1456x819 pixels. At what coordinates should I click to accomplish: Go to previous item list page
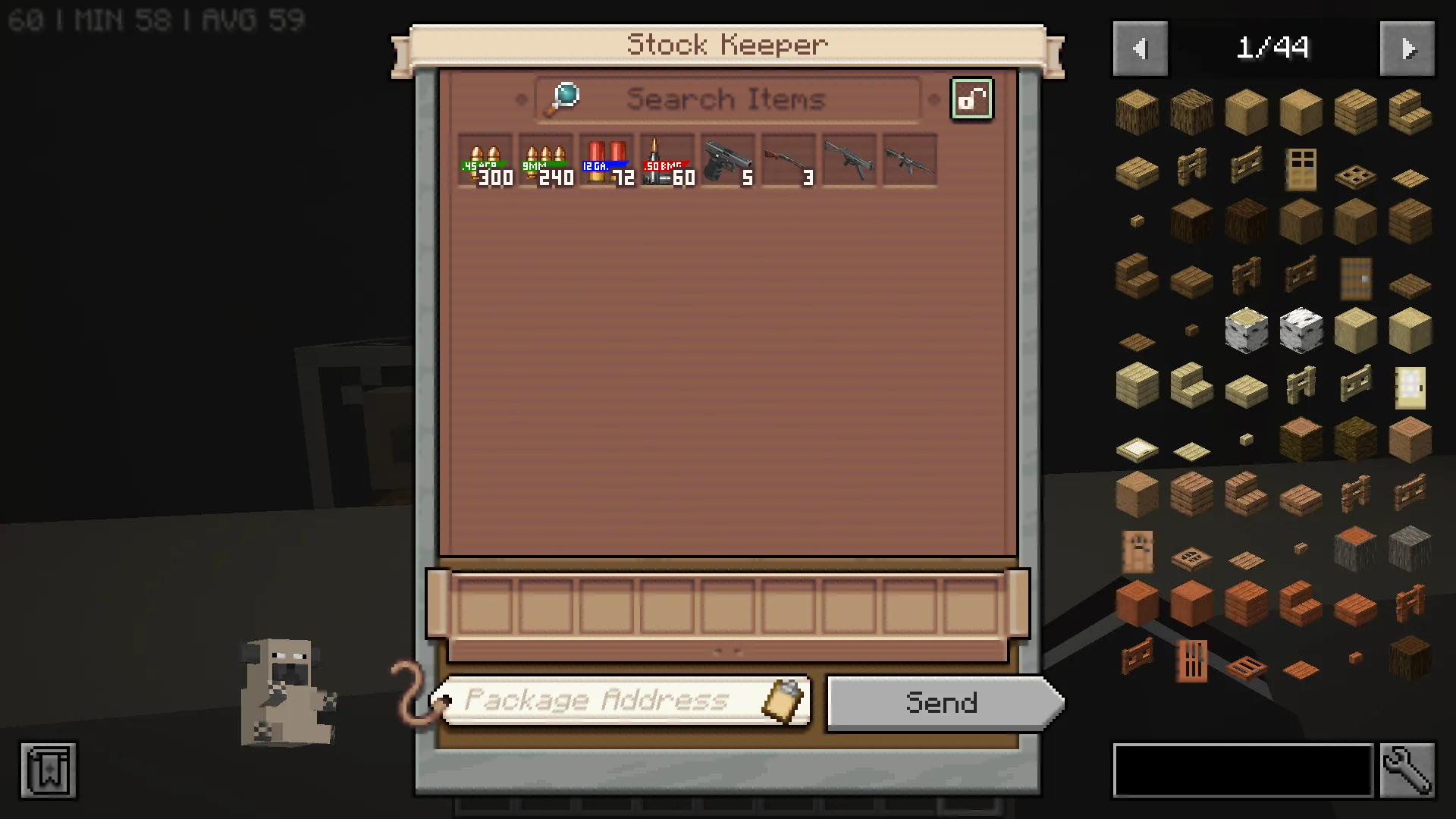(1140, 49)
